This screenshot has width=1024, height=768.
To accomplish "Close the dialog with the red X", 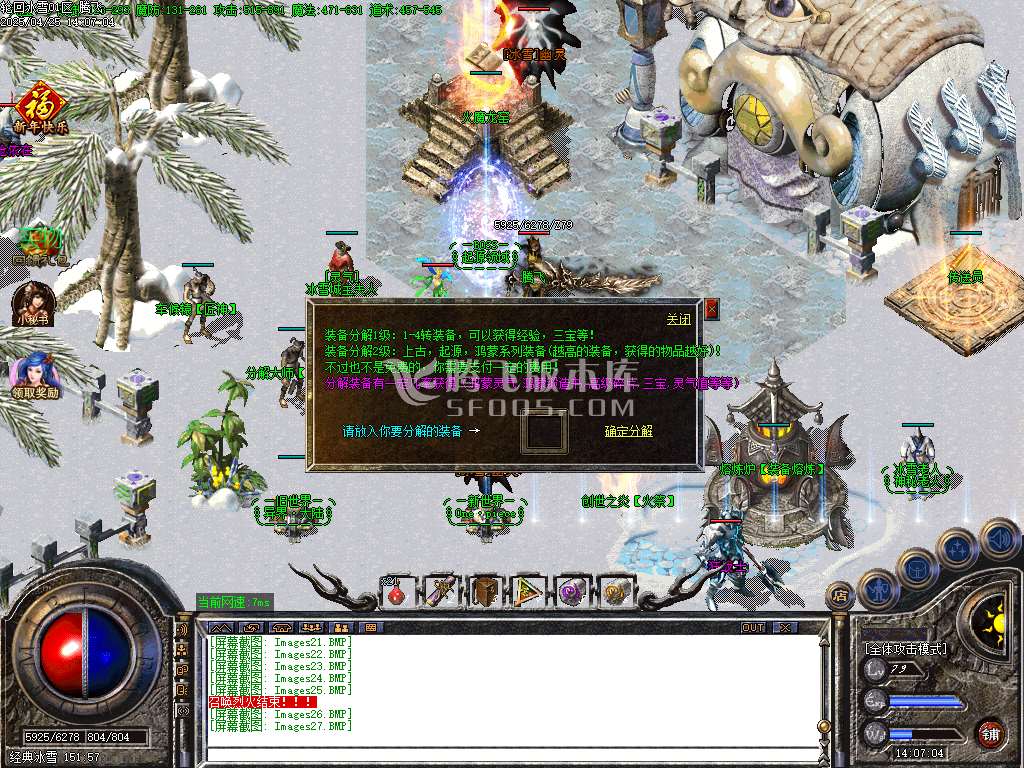I will tap(711, 309).
